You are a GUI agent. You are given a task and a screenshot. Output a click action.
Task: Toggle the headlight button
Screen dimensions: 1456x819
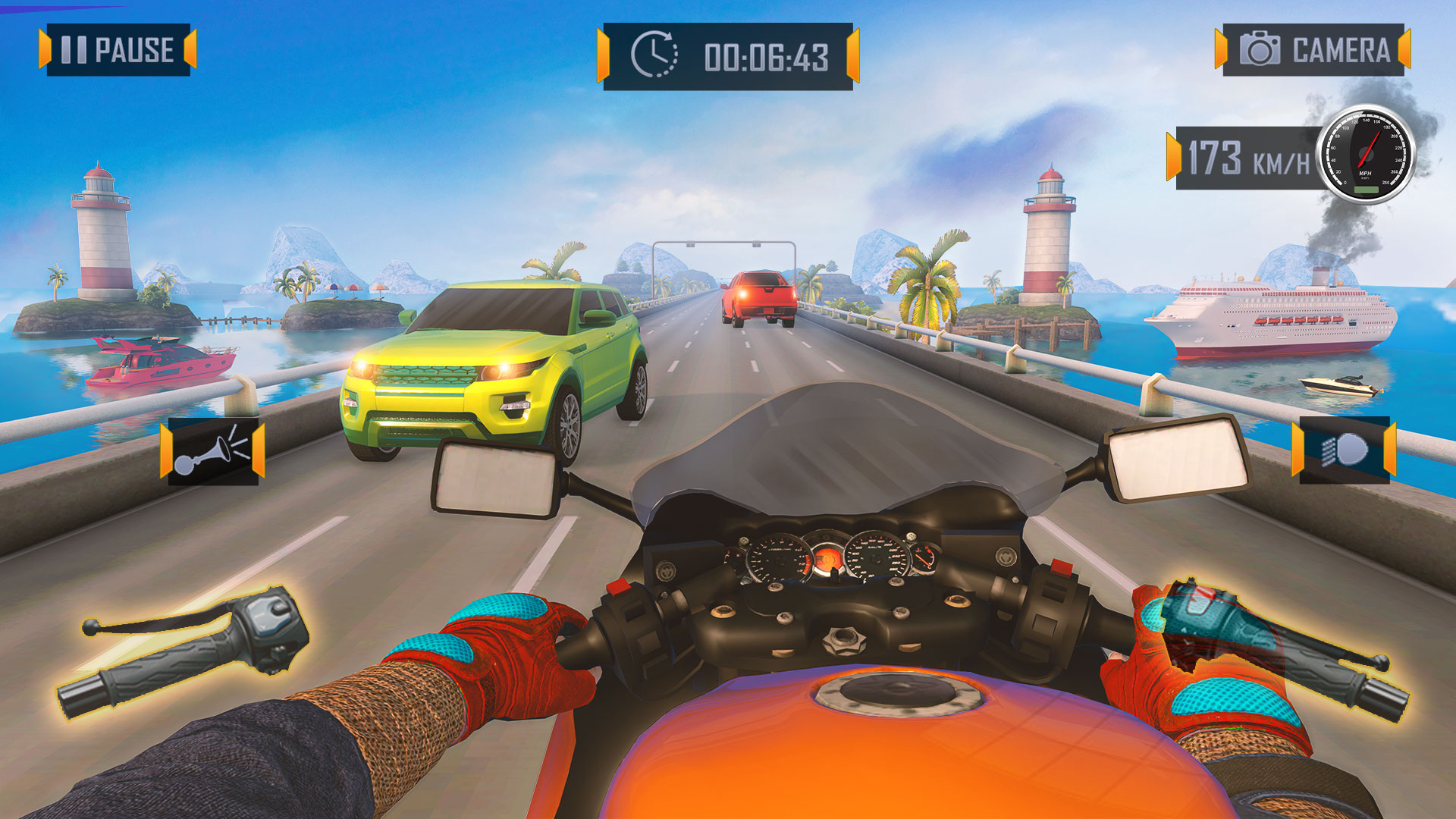click(1344, 450)
